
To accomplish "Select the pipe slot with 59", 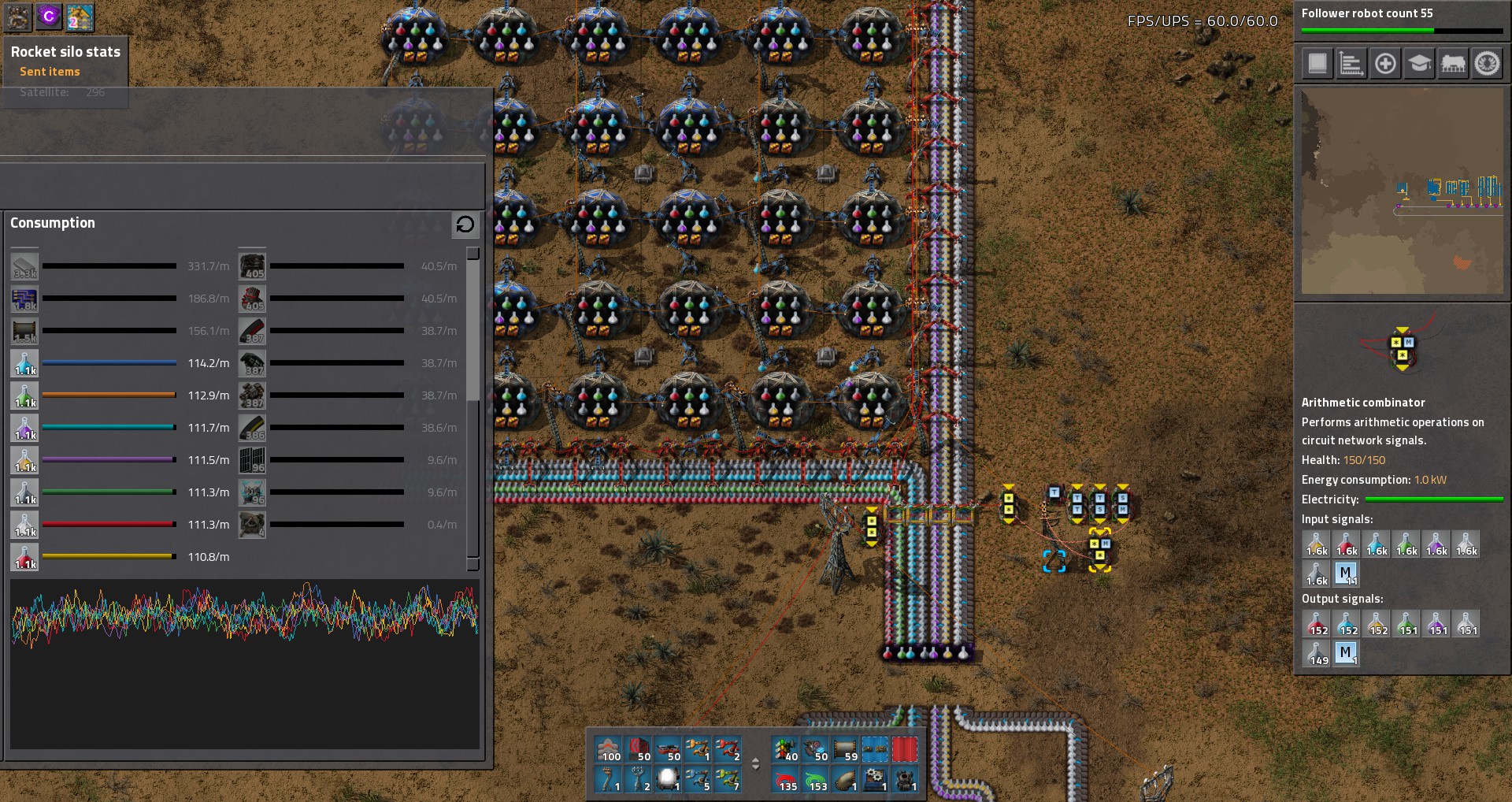I will click(847, 749).
